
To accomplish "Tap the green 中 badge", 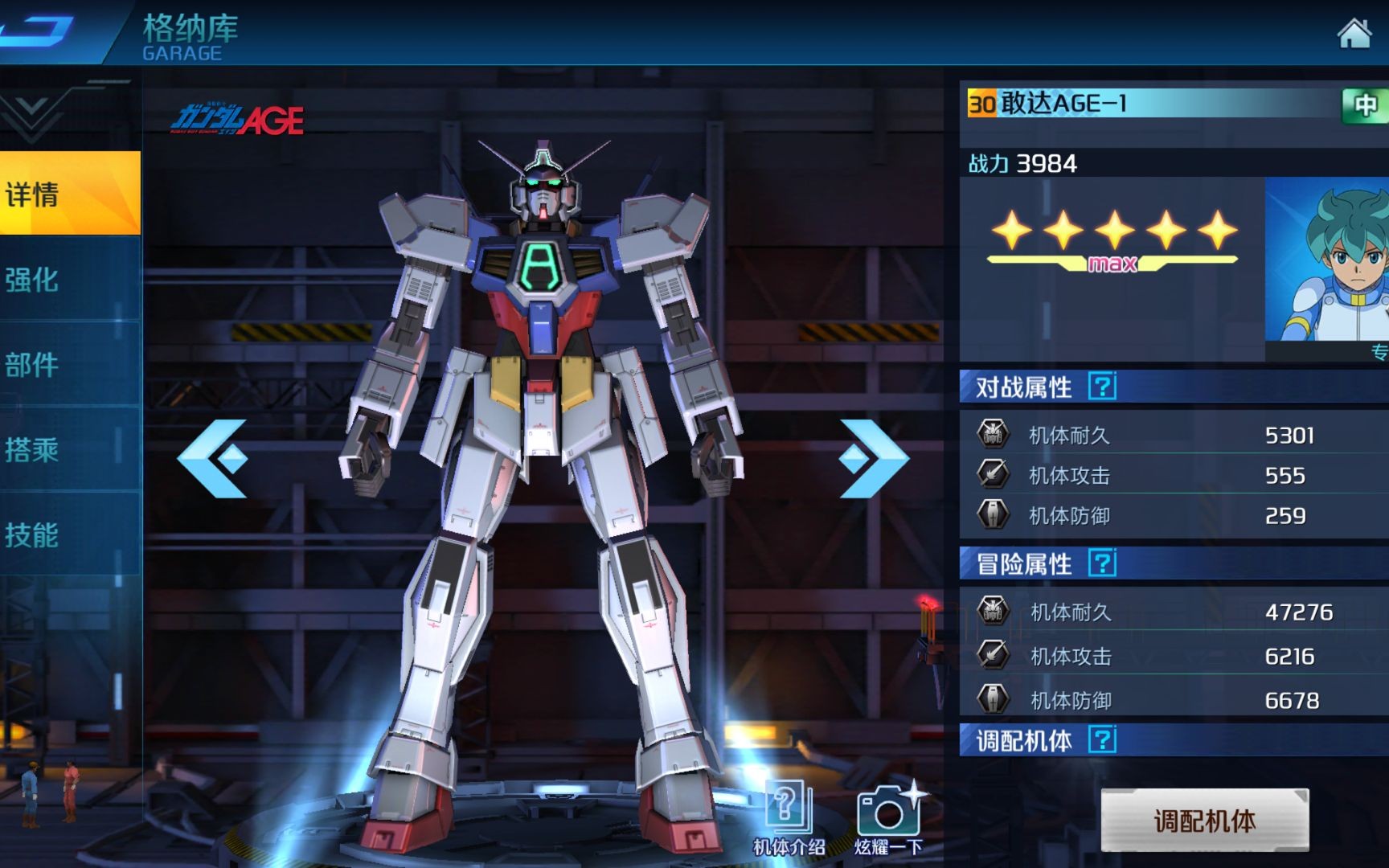I will point(1365,105).
